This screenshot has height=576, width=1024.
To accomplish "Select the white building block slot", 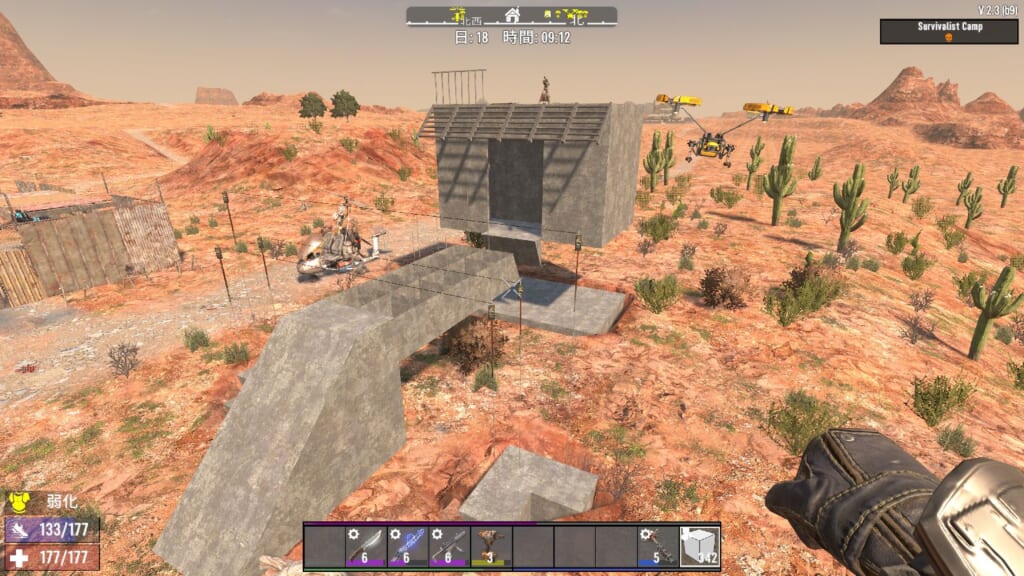I will pyautogui.click(x=699, y=547).
